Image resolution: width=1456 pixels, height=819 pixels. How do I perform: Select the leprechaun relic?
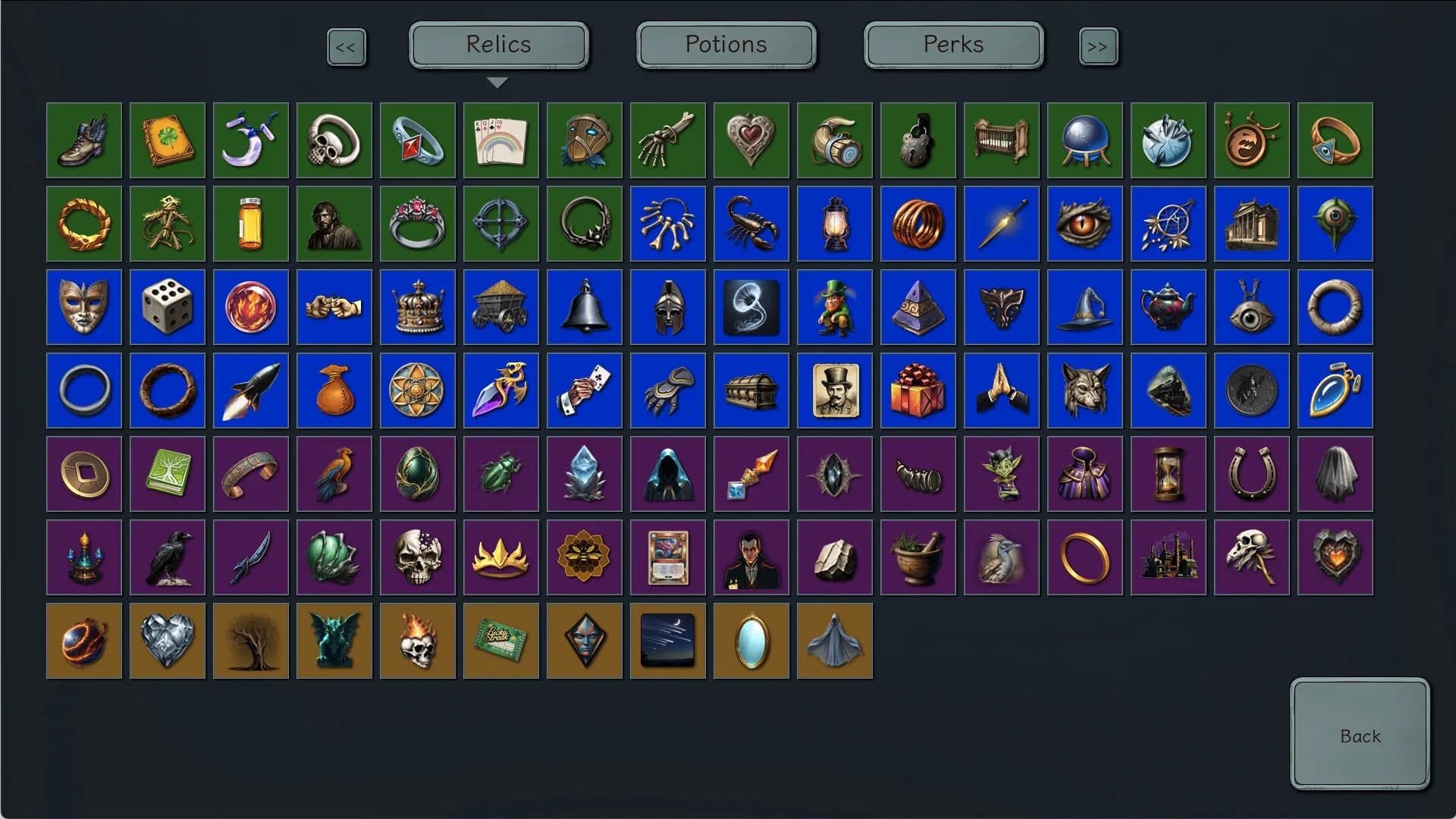[834, 307]
